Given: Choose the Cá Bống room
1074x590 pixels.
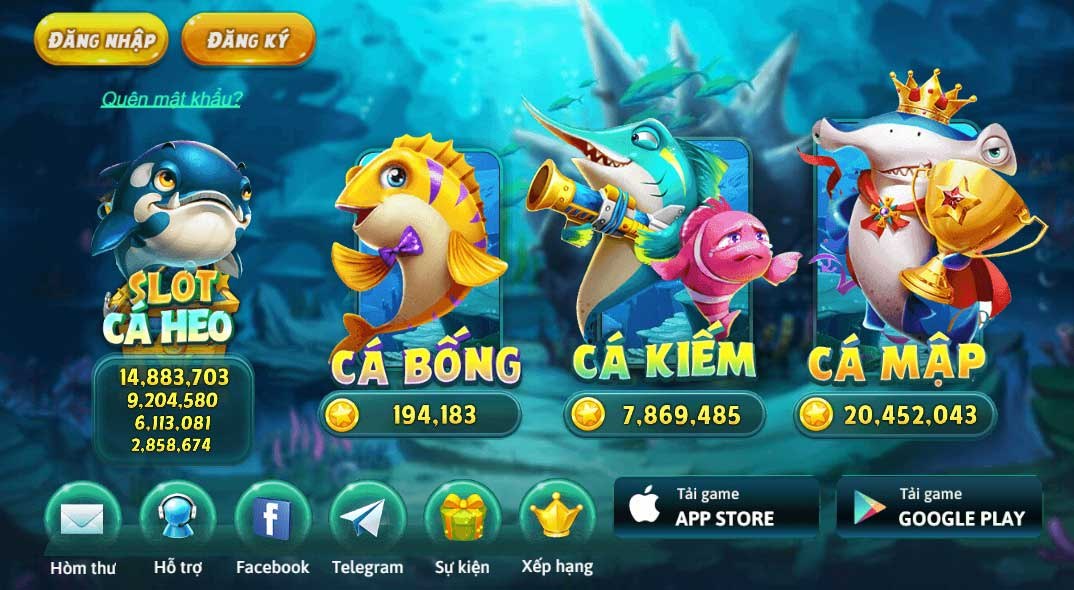Looking at the screenshot, I should 425,270.
